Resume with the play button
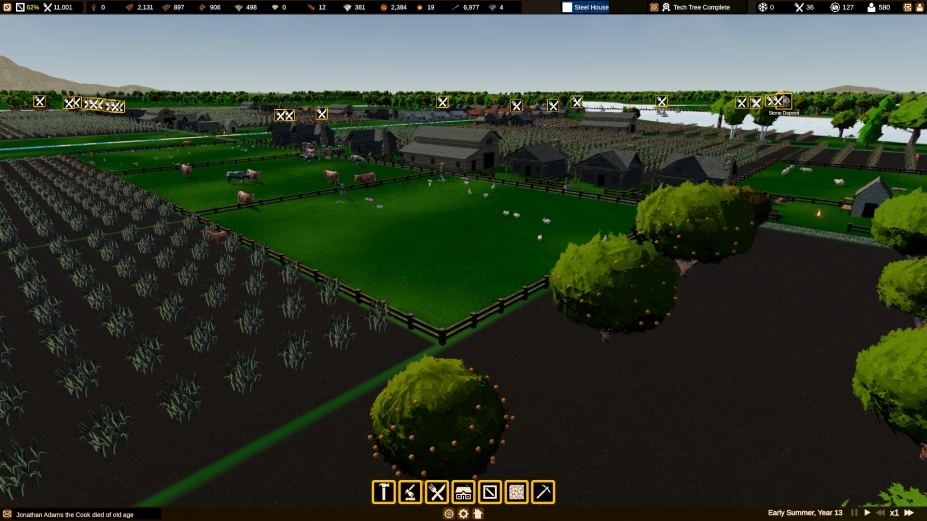 867,513
